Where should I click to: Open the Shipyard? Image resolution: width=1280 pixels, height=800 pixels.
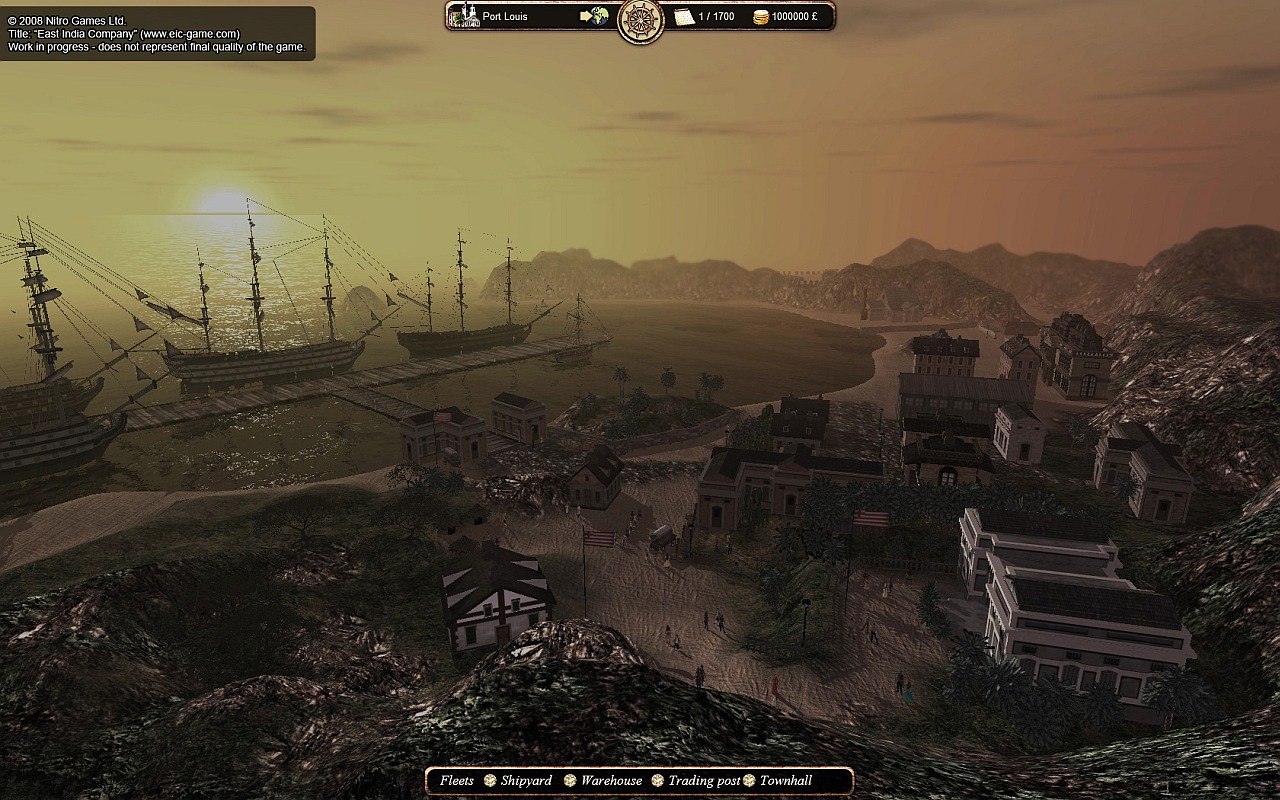(x=526, y=781)
